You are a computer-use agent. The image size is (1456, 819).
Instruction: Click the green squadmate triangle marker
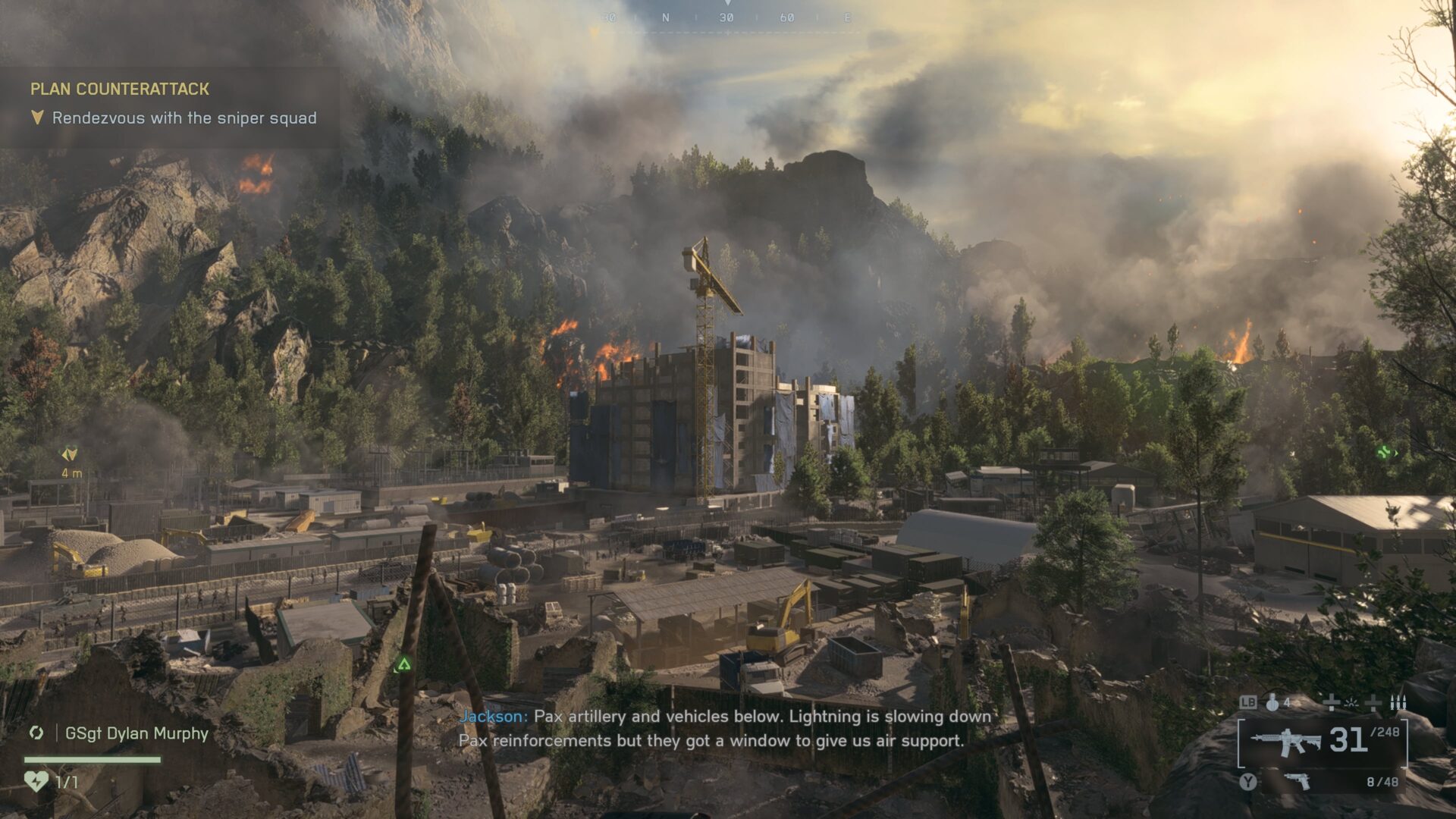click(x=403, y=665)
